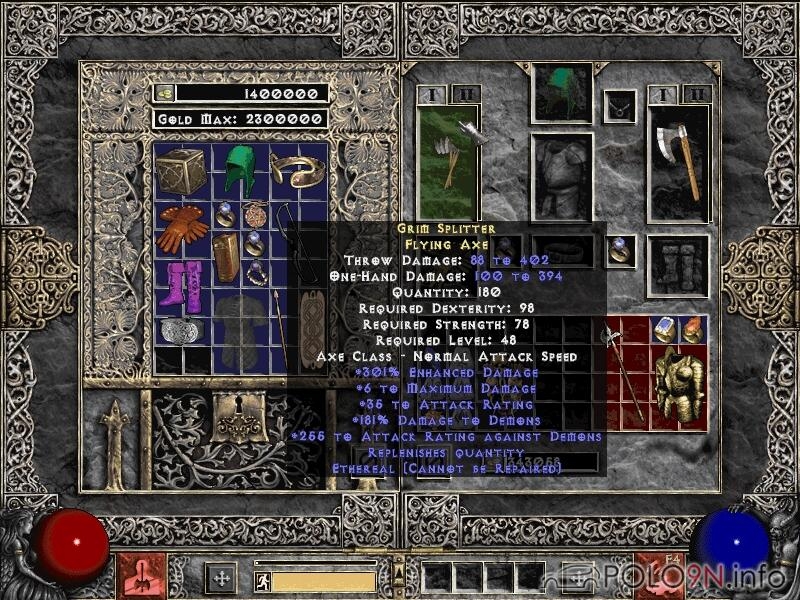Click the stash gold withdraw button
The height and width of the screenshot is (600, 800).
coord(164,93)
